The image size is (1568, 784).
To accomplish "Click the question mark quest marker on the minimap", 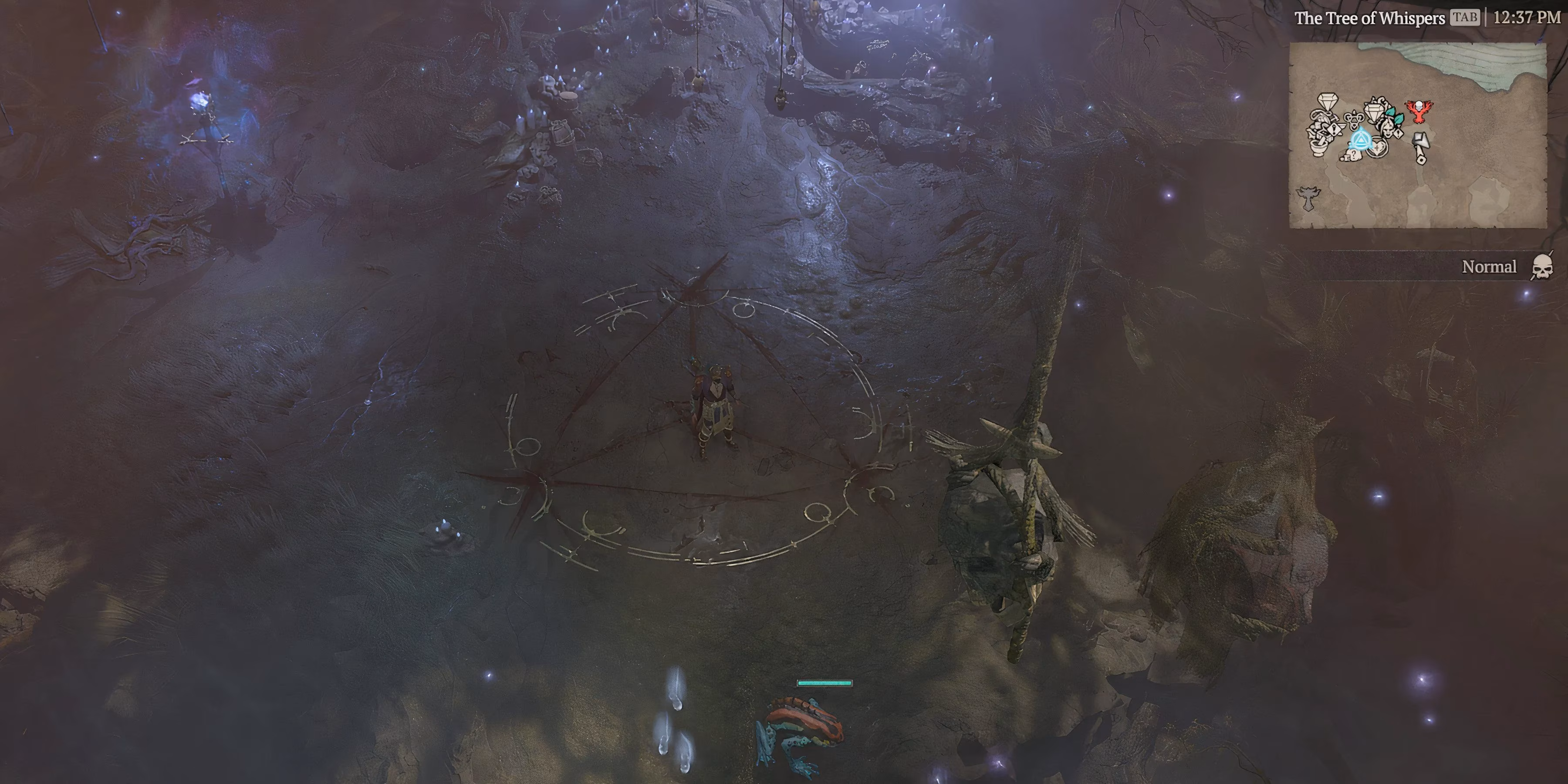I will (x=1354, y=156).
